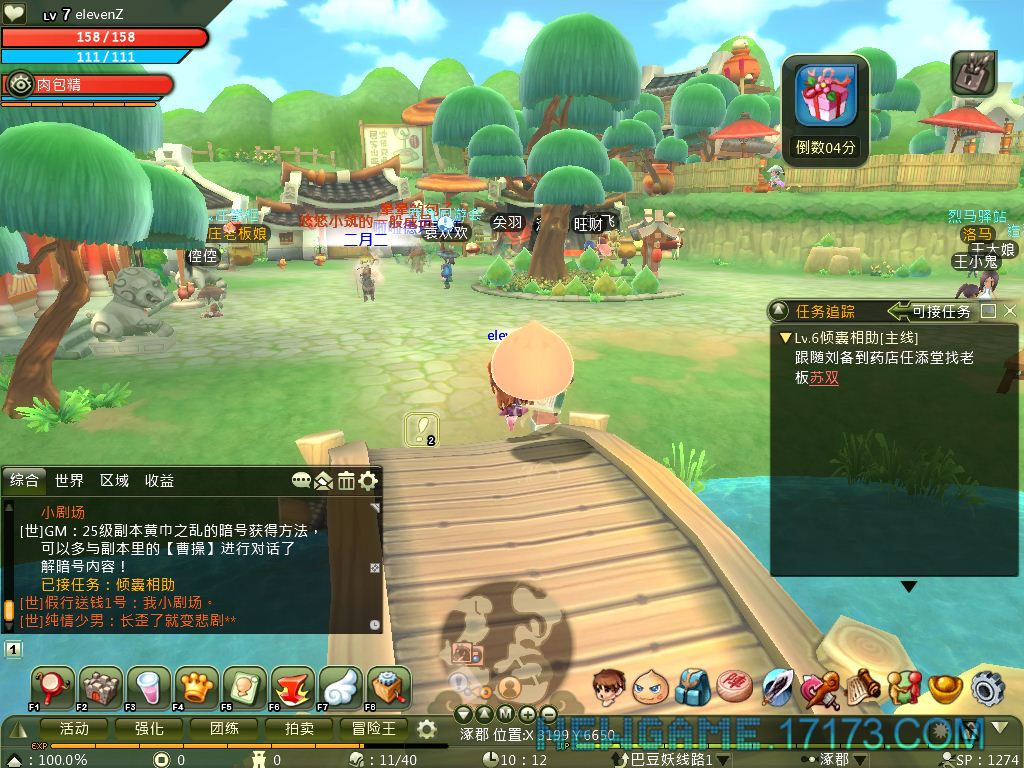Screen dimensions: 1024x768
Task: Close the quest tracker panel
Action: (1010, 311)
